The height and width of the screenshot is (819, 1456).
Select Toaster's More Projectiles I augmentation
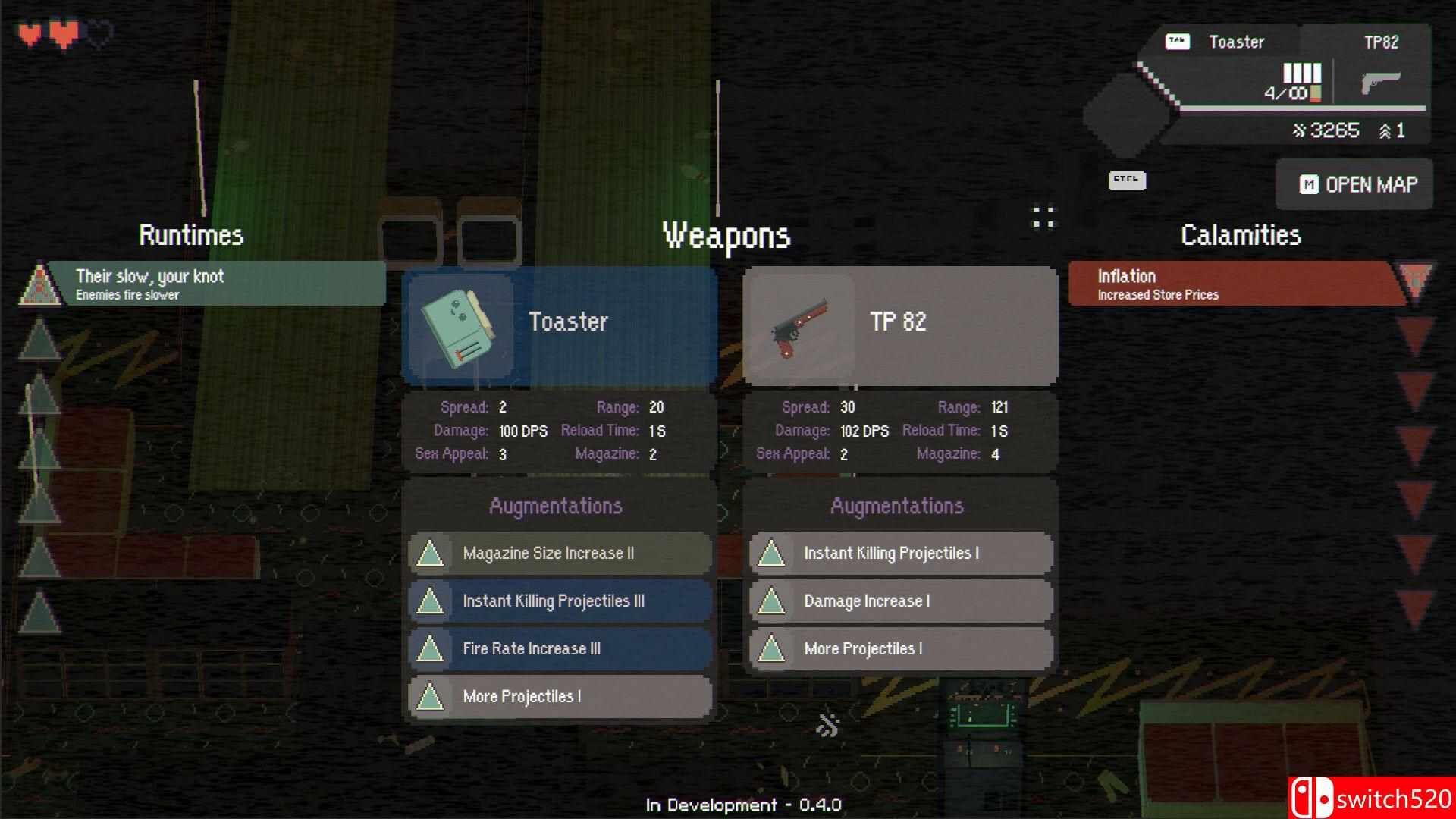pos(560,697)
